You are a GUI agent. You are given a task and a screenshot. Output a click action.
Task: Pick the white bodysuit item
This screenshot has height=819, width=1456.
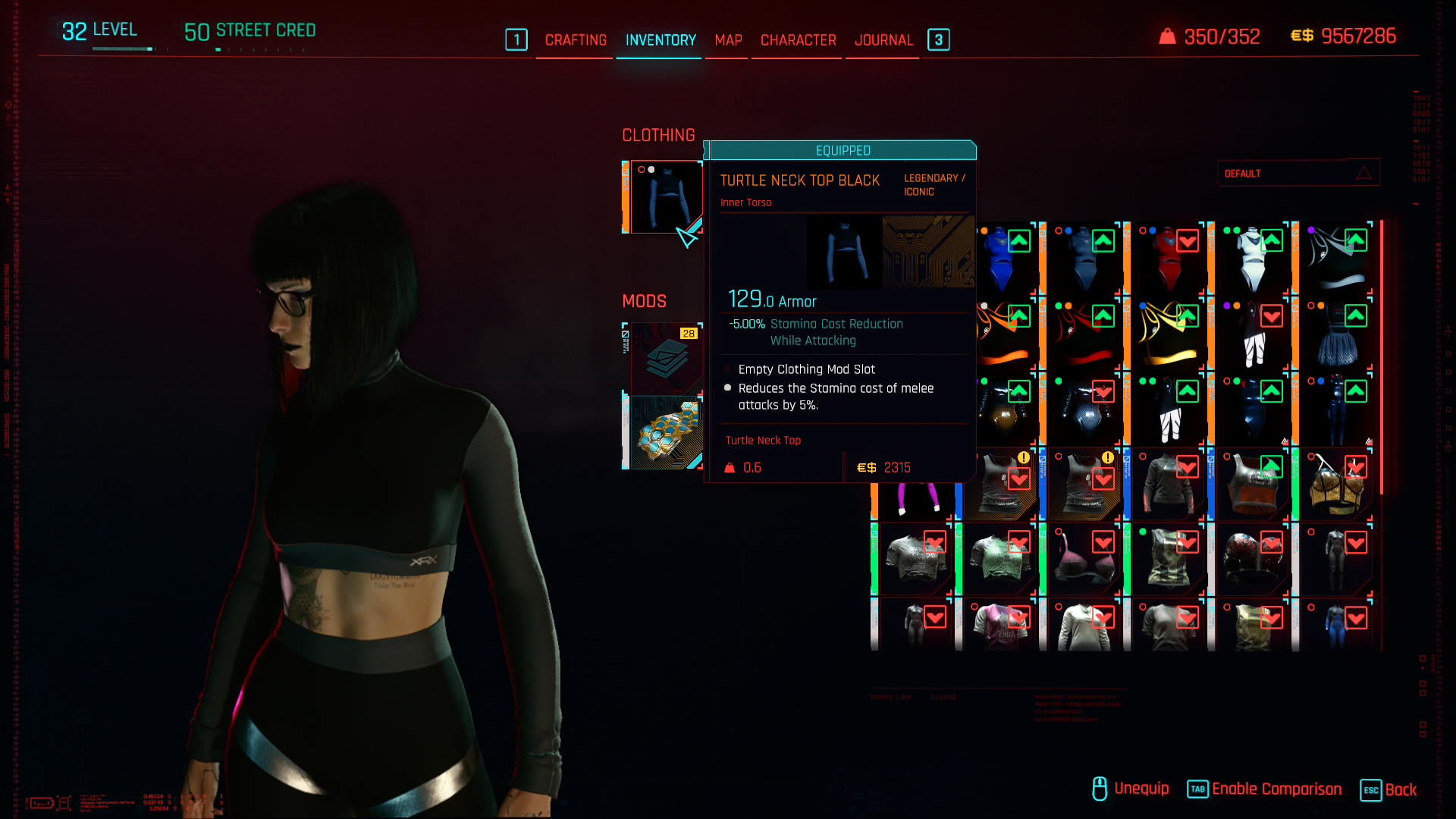pos(1252,259)
